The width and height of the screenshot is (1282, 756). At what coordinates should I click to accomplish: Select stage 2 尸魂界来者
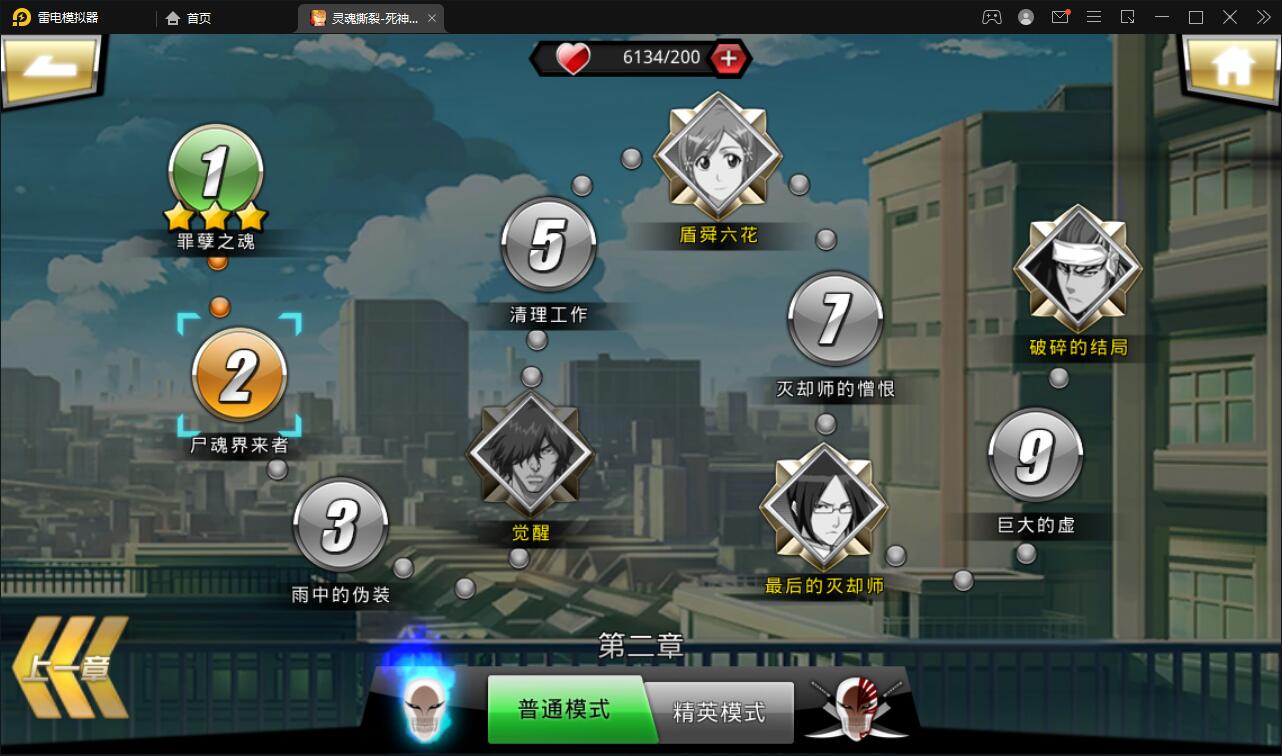click(237, 375)
